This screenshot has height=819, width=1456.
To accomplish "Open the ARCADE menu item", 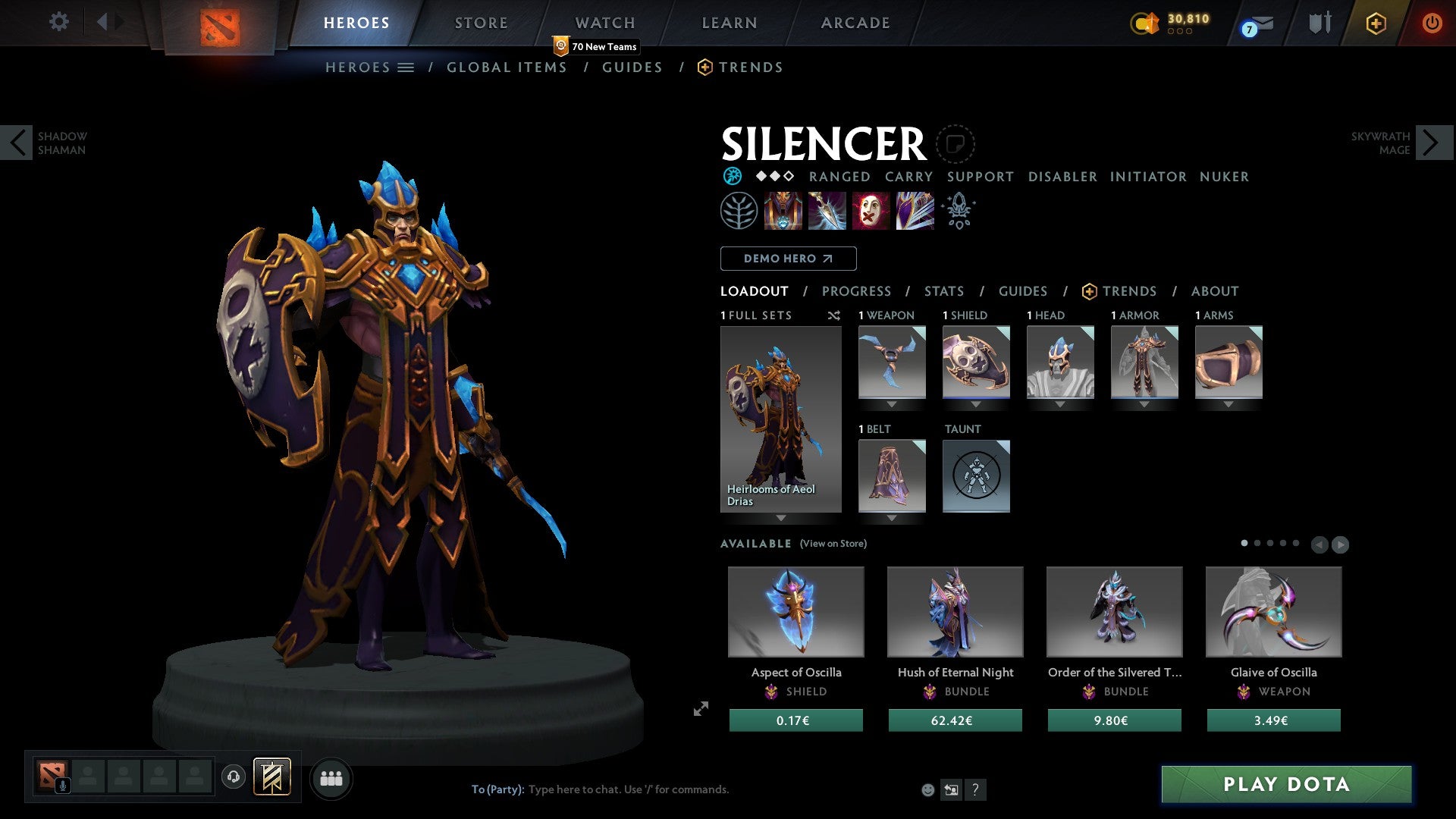I will (855, 22).
